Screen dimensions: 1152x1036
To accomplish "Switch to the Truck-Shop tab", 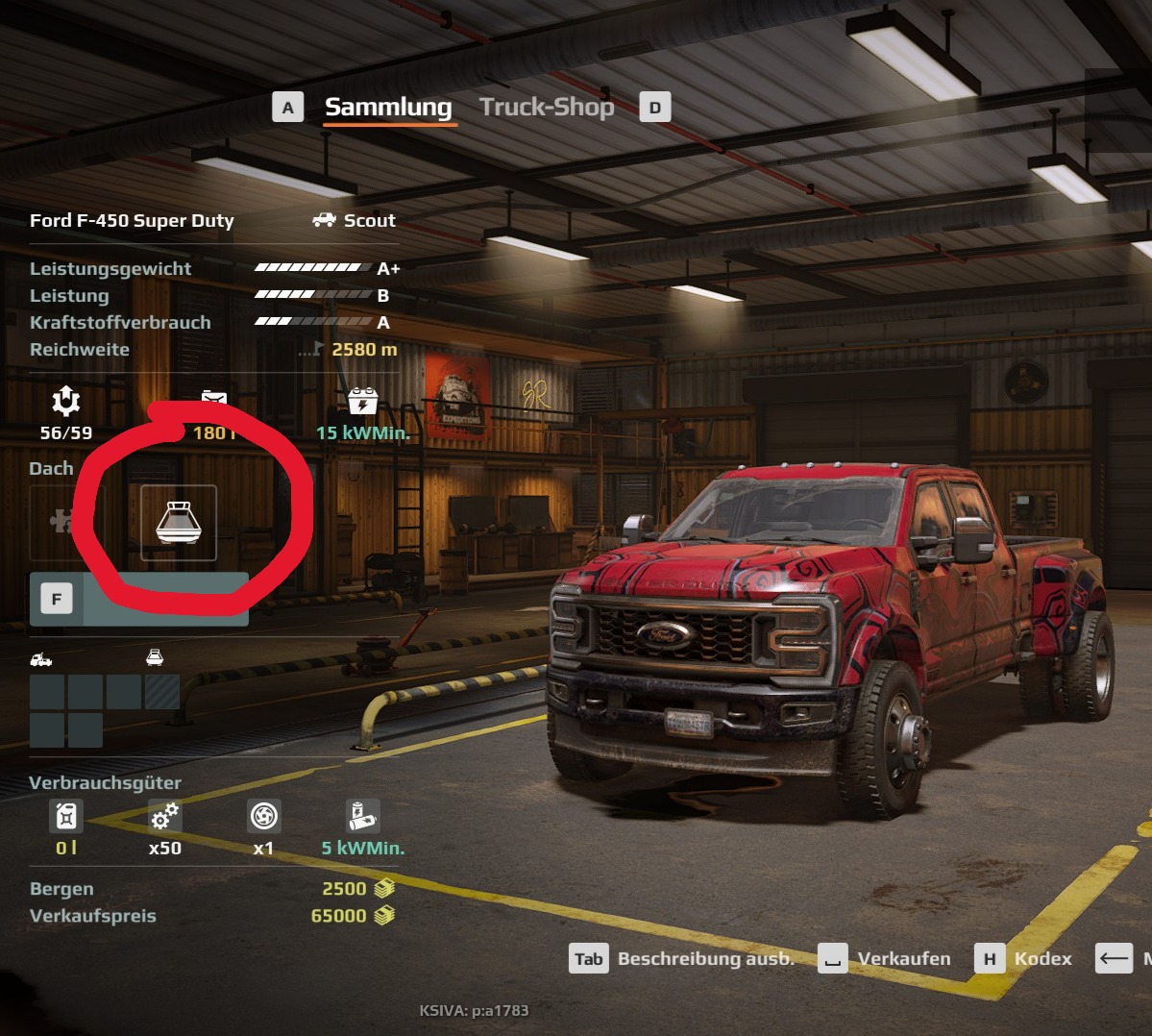I will click(x=546, y=107).
